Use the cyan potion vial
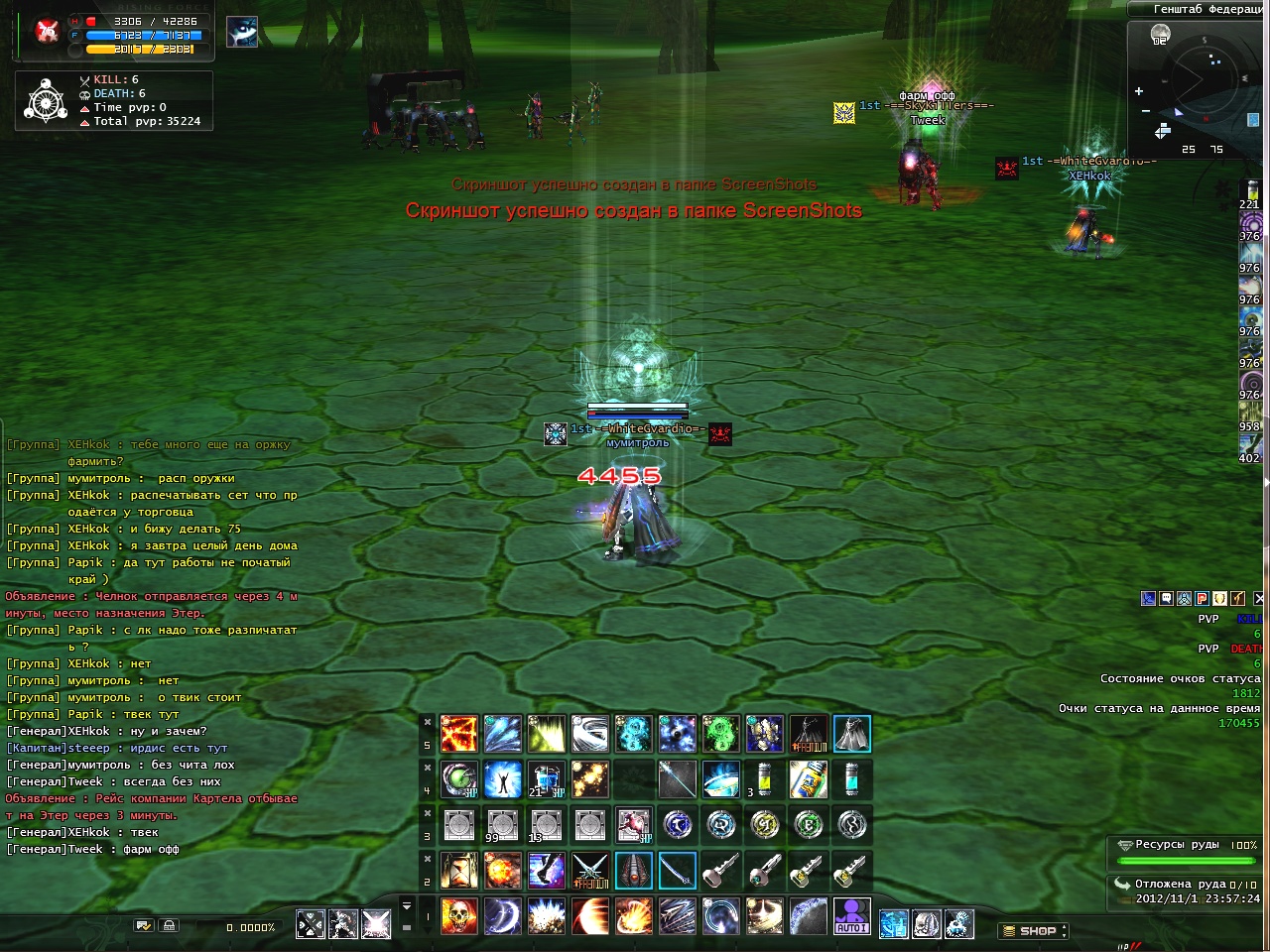The height and width of the screenshot is (952, 1270). (x=852, y=779)
